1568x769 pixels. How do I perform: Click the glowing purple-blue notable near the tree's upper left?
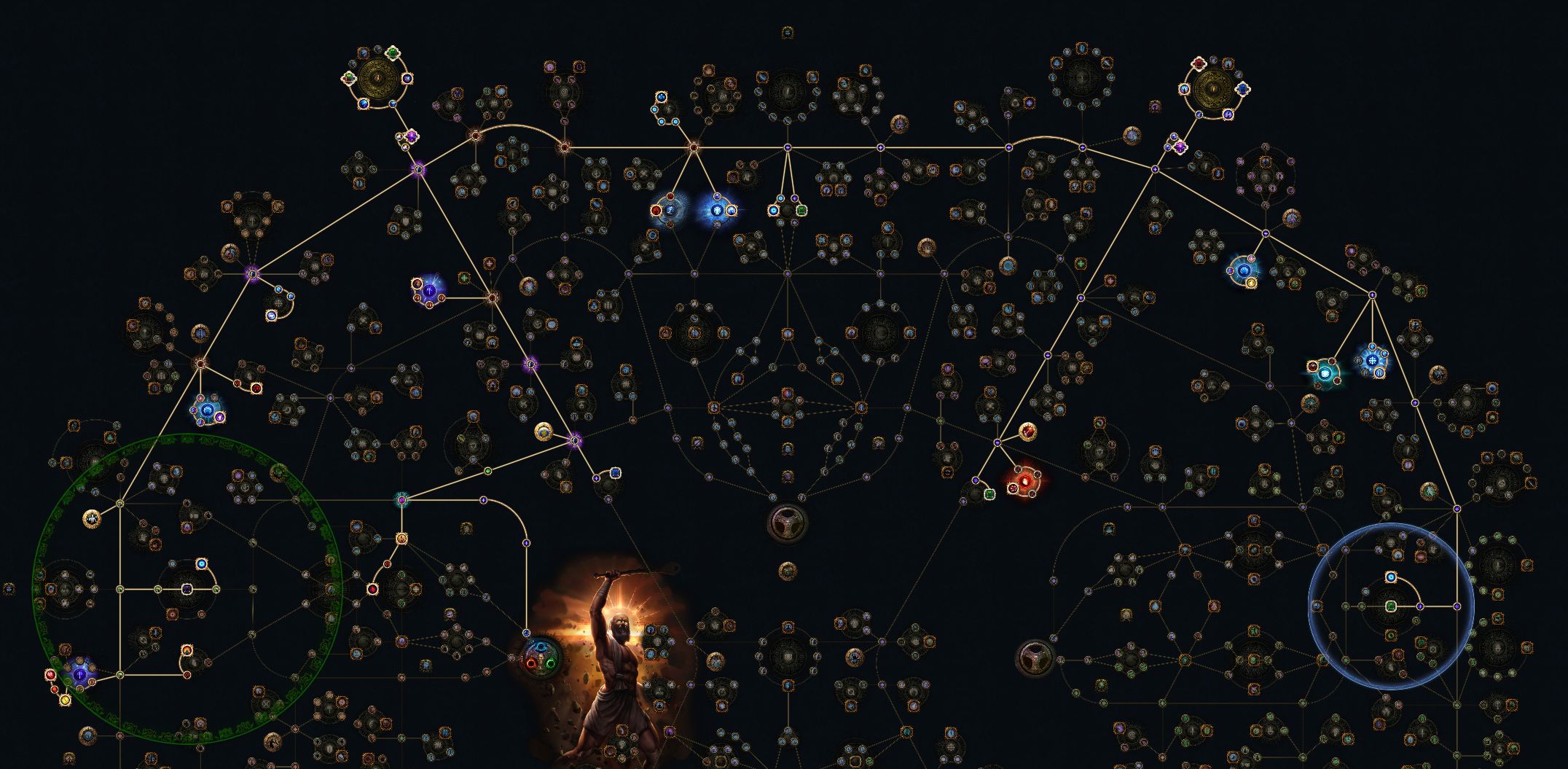click(x=430, y=291)
